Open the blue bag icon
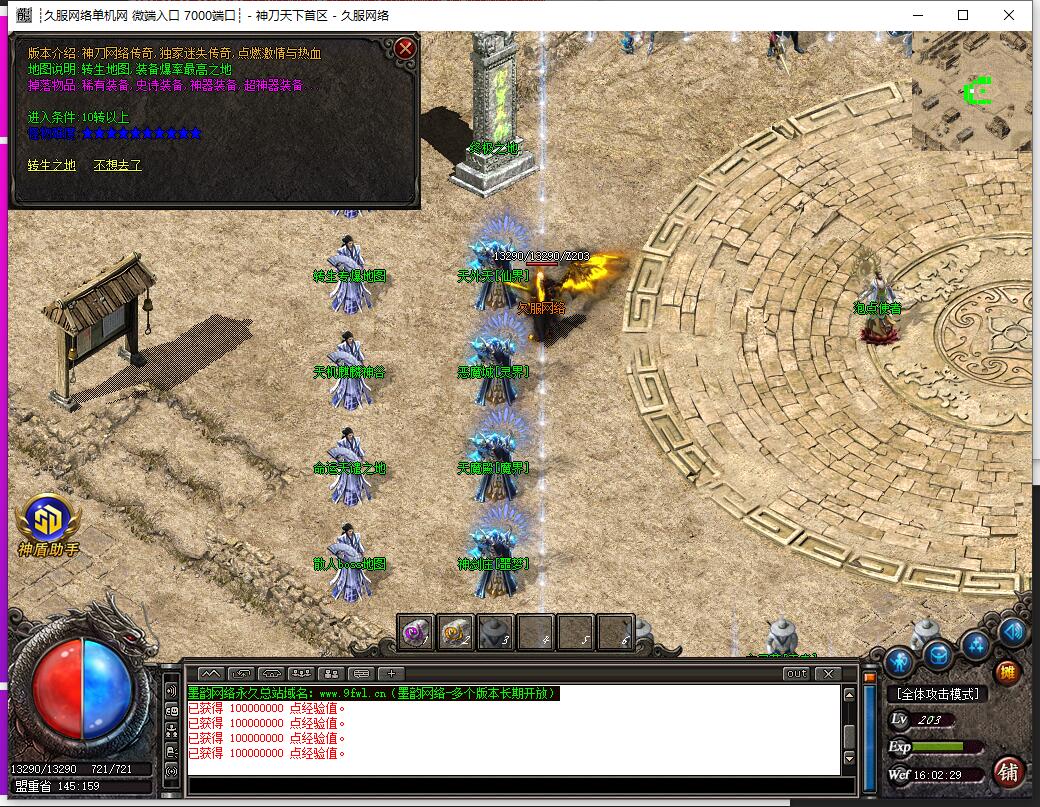Screen dimensions: 1040x807 [937, 655]
